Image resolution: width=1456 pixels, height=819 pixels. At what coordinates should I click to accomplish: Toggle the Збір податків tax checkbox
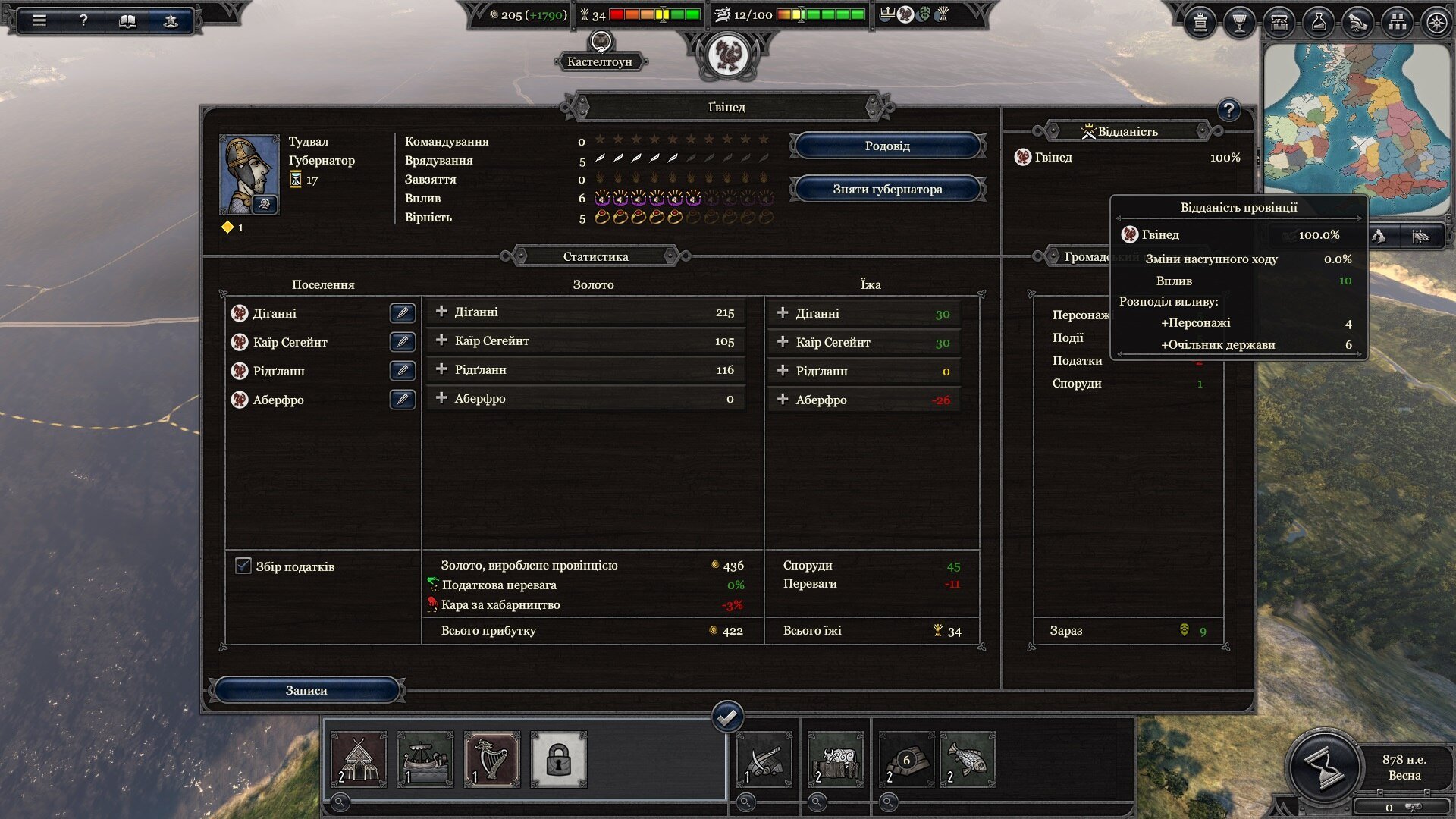pyautogui.click(x=243, y=566)
